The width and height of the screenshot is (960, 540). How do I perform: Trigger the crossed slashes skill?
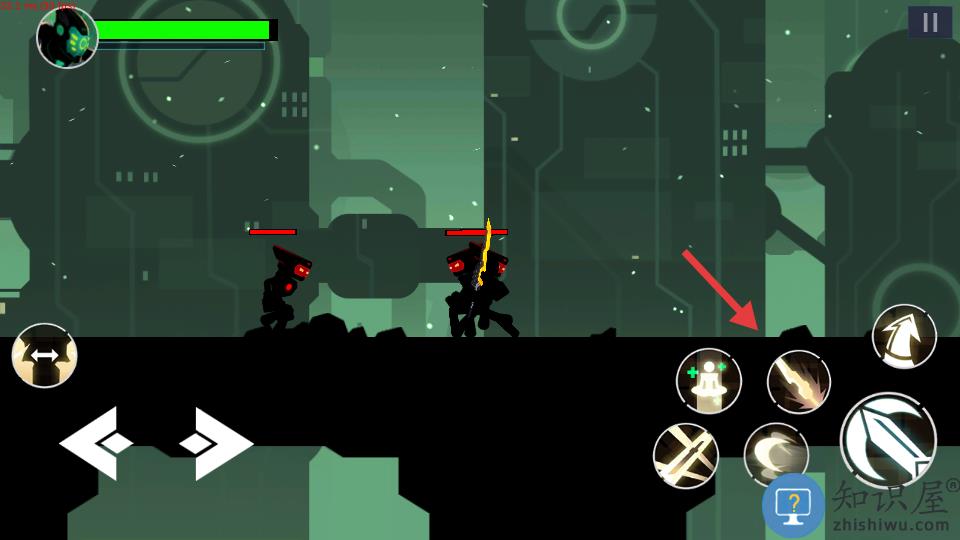[685, 456]
